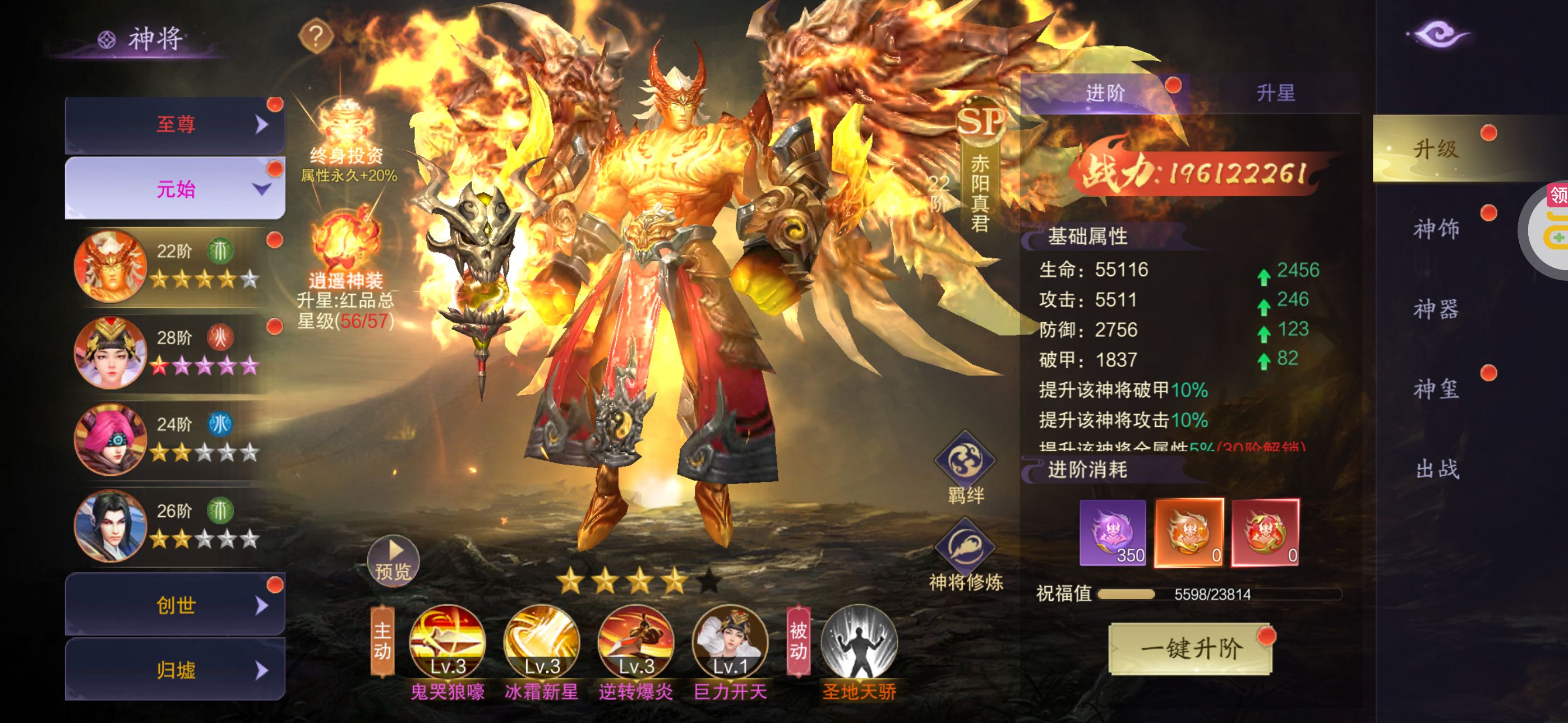The height and width of the screenshot is (723, 1568).
Task: Collapse the 元始 category
Action: [176, 189]
